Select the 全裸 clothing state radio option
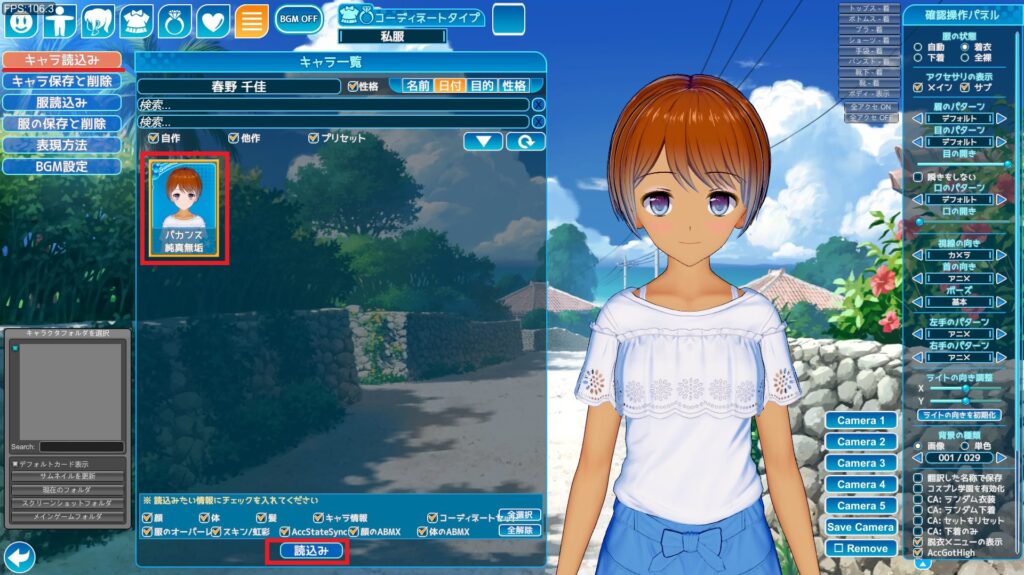Screen dimensions: 1024x575 965,59
